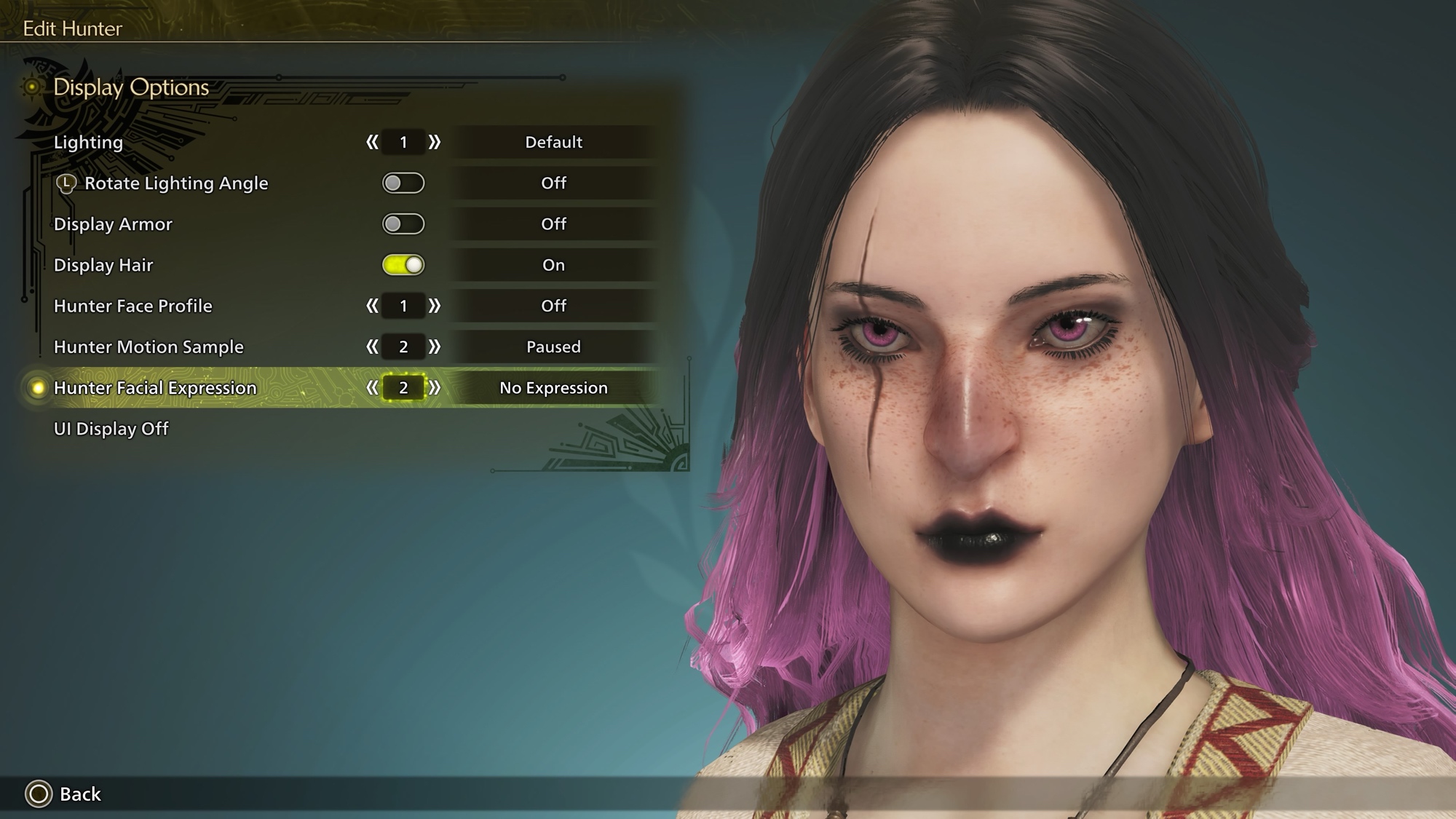The height and width of the screenshot is (819, 1456).
Task: Choose next Hunter Motion Sample
Action: (435, 347)
